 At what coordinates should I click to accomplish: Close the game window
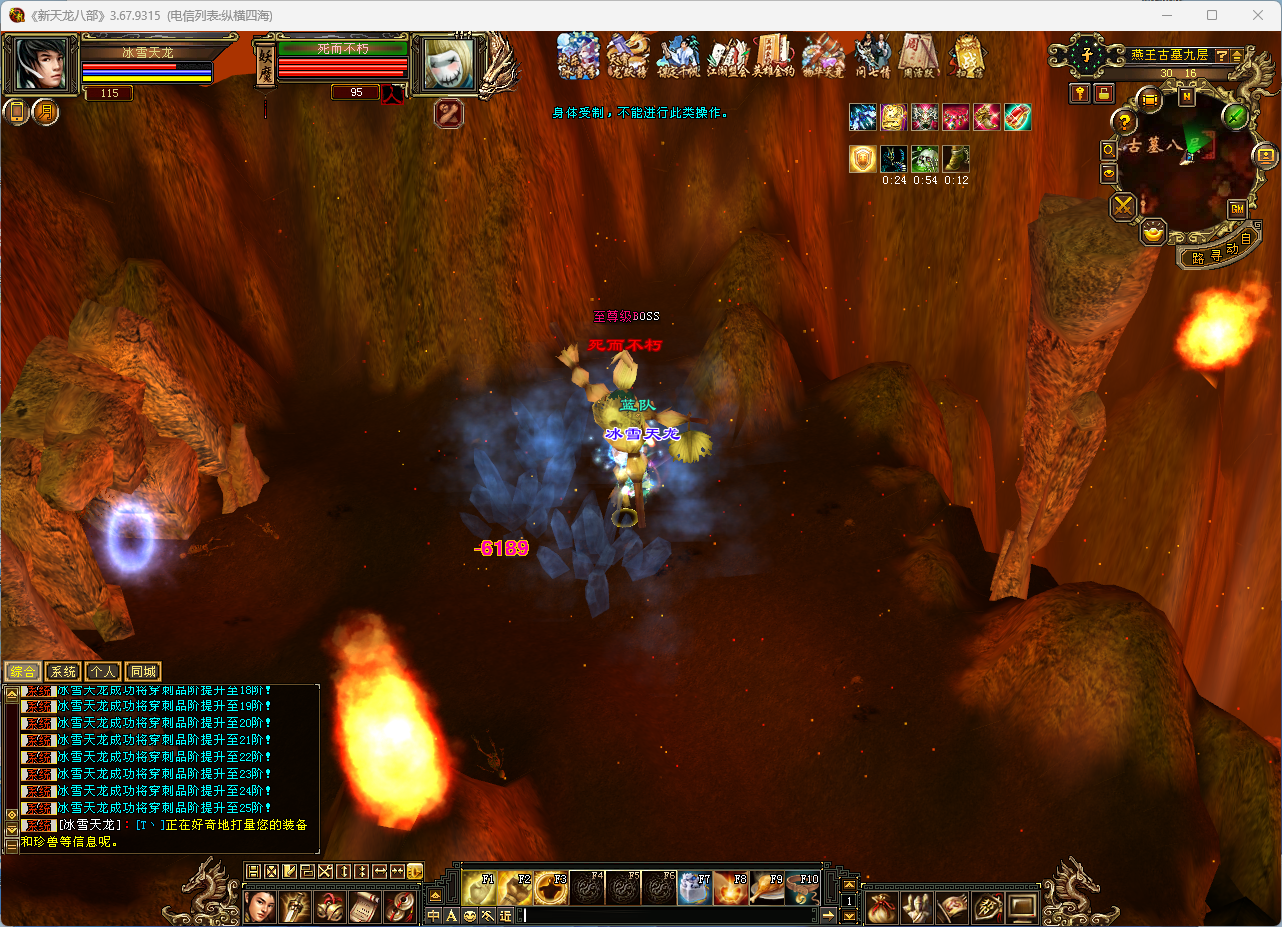(x=1257, y=15)
